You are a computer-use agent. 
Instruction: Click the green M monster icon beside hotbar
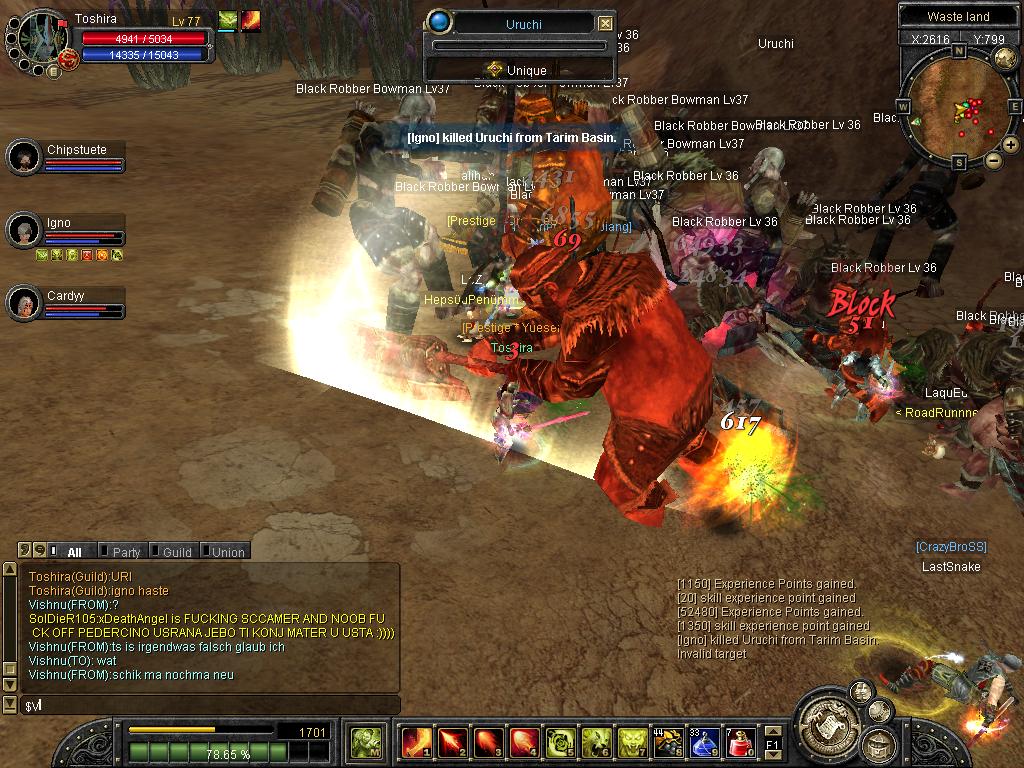pos(365,742)
